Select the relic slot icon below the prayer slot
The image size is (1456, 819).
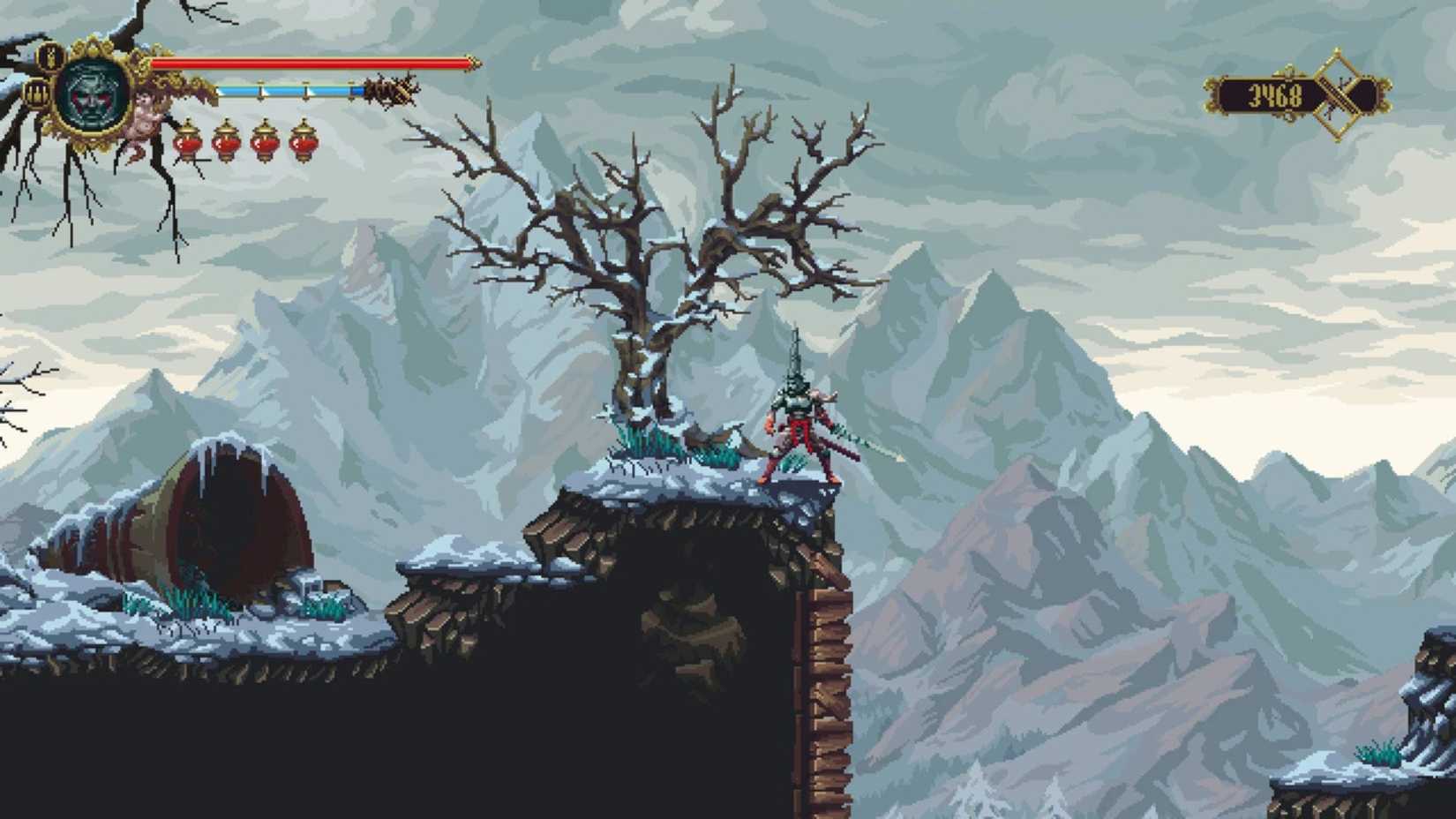coord(36,92)
